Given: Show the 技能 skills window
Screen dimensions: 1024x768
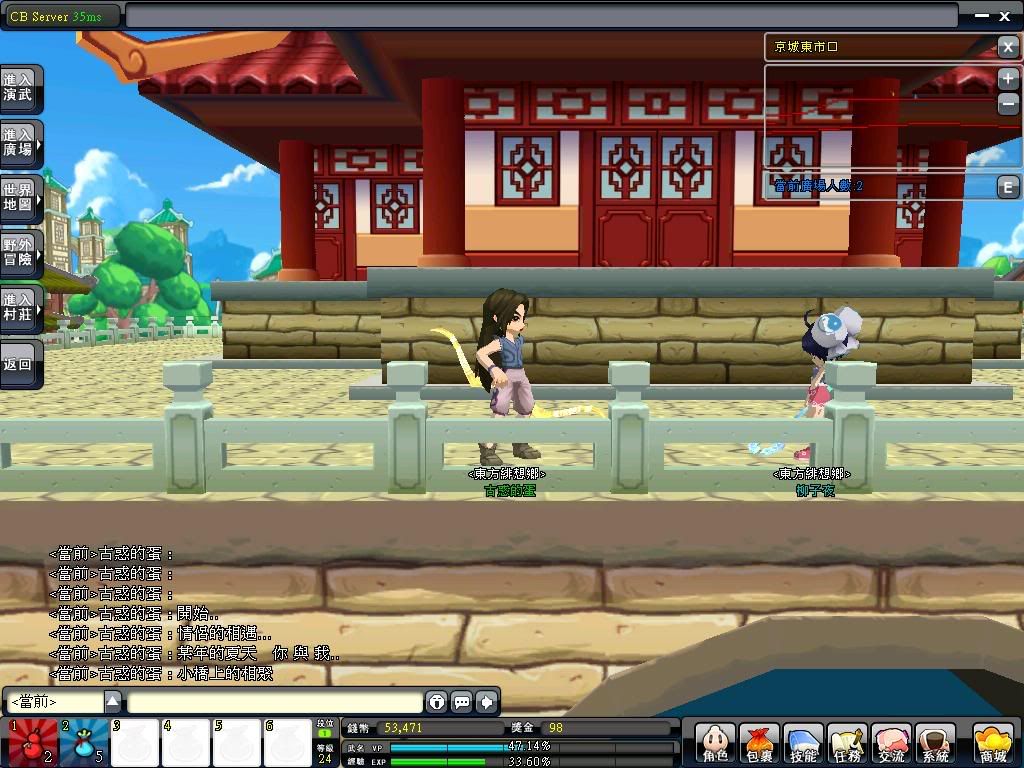Looking at the screenshot, I should tap(803, 744).
